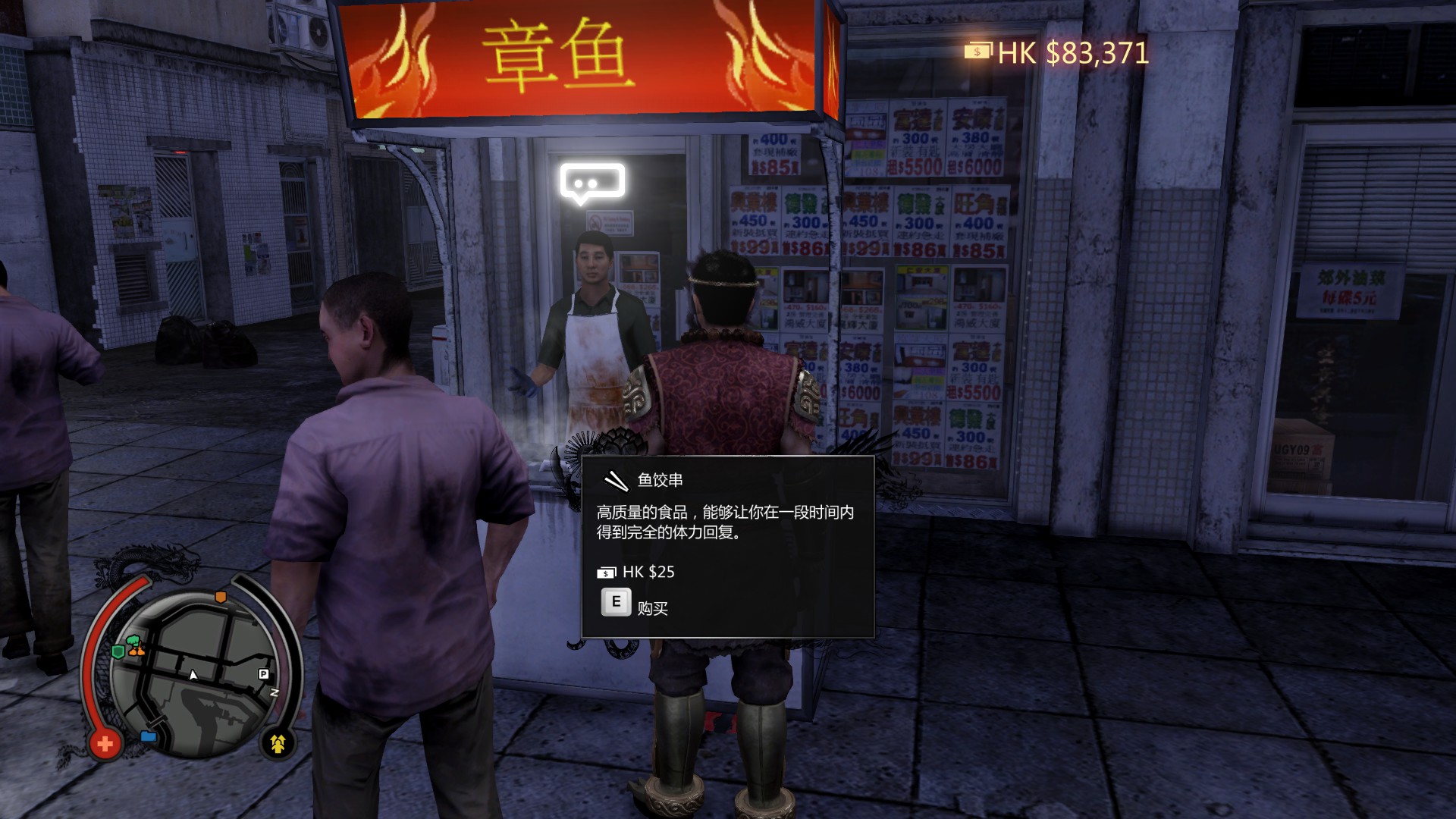Click the cash icon next to HK $83,371
This screenshot has height=819, width=1456.
tap(978, 52)
